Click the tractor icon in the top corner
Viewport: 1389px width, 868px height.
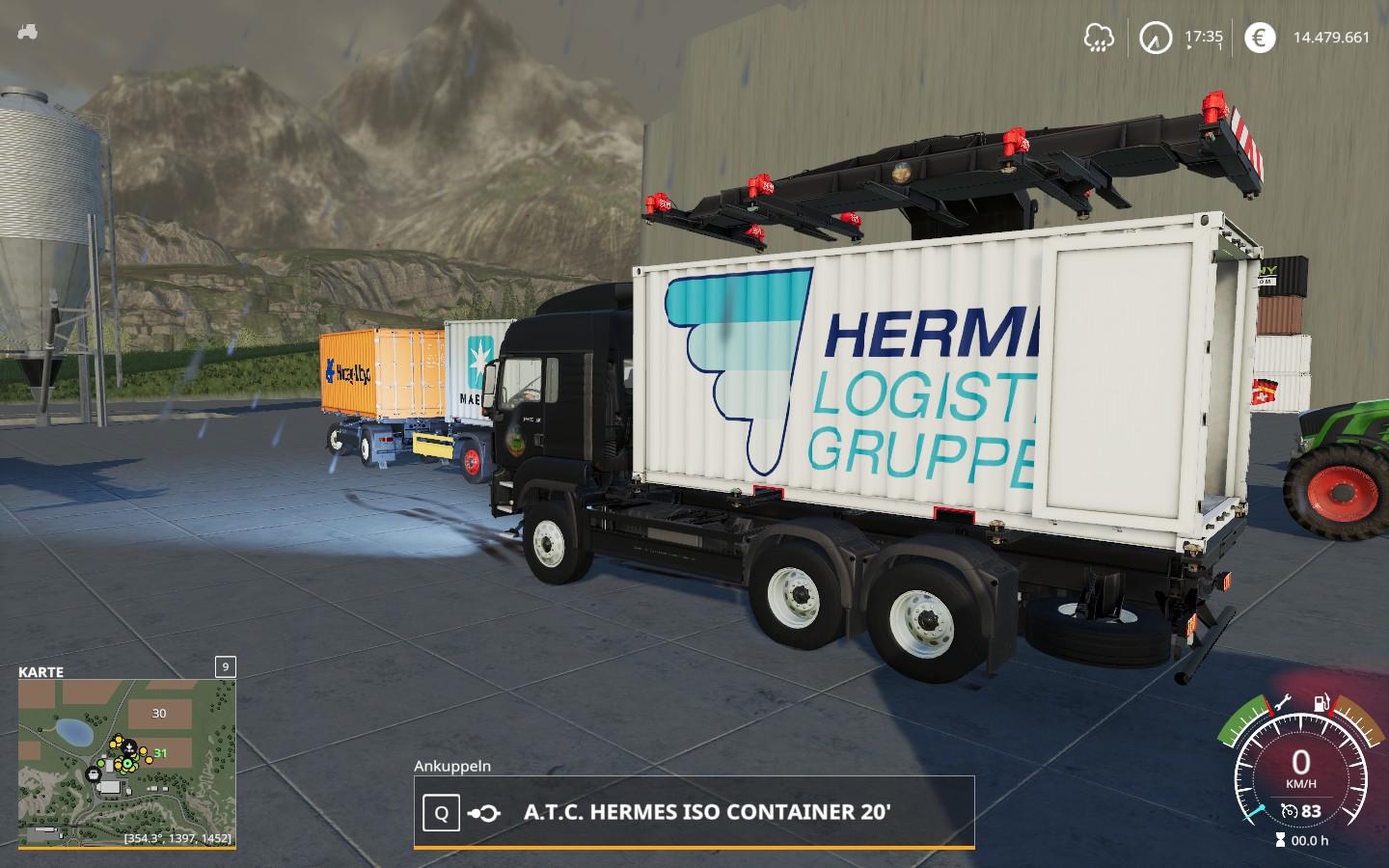tap(27, 31)
